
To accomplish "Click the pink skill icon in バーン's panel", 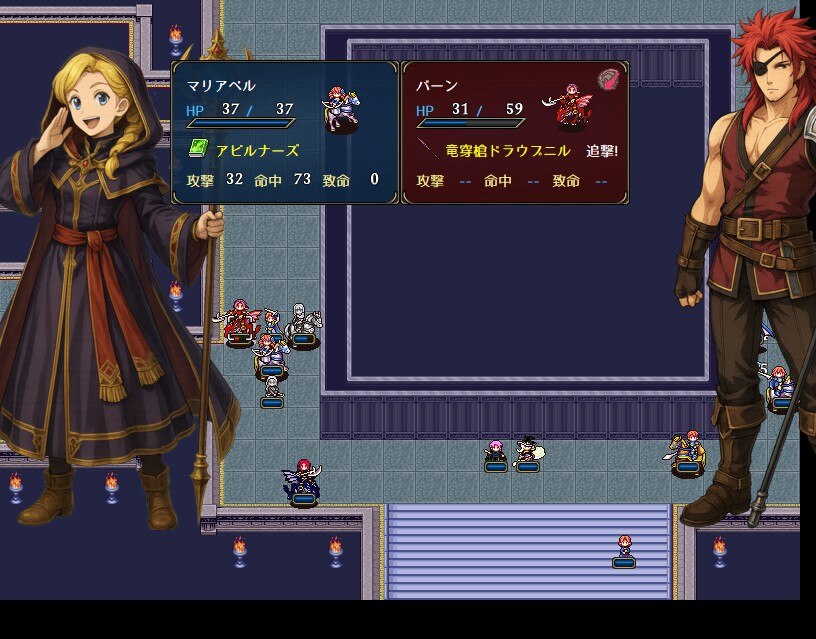I will click(608, 80).
